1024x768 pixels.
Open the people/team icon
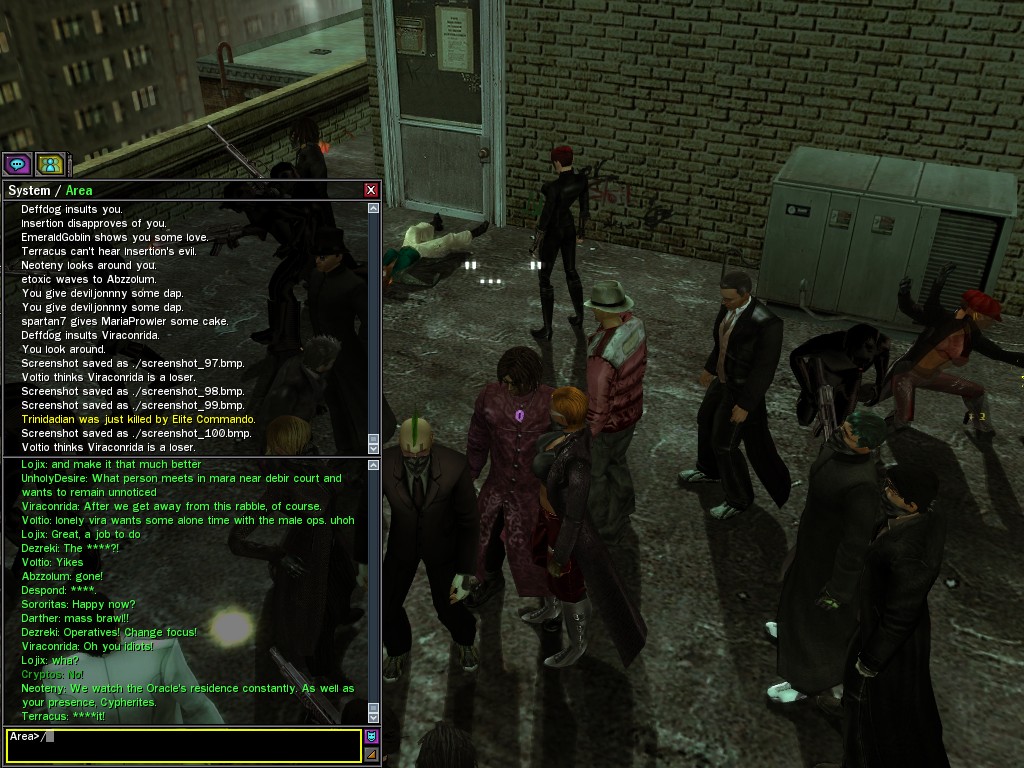coord(49,165)
